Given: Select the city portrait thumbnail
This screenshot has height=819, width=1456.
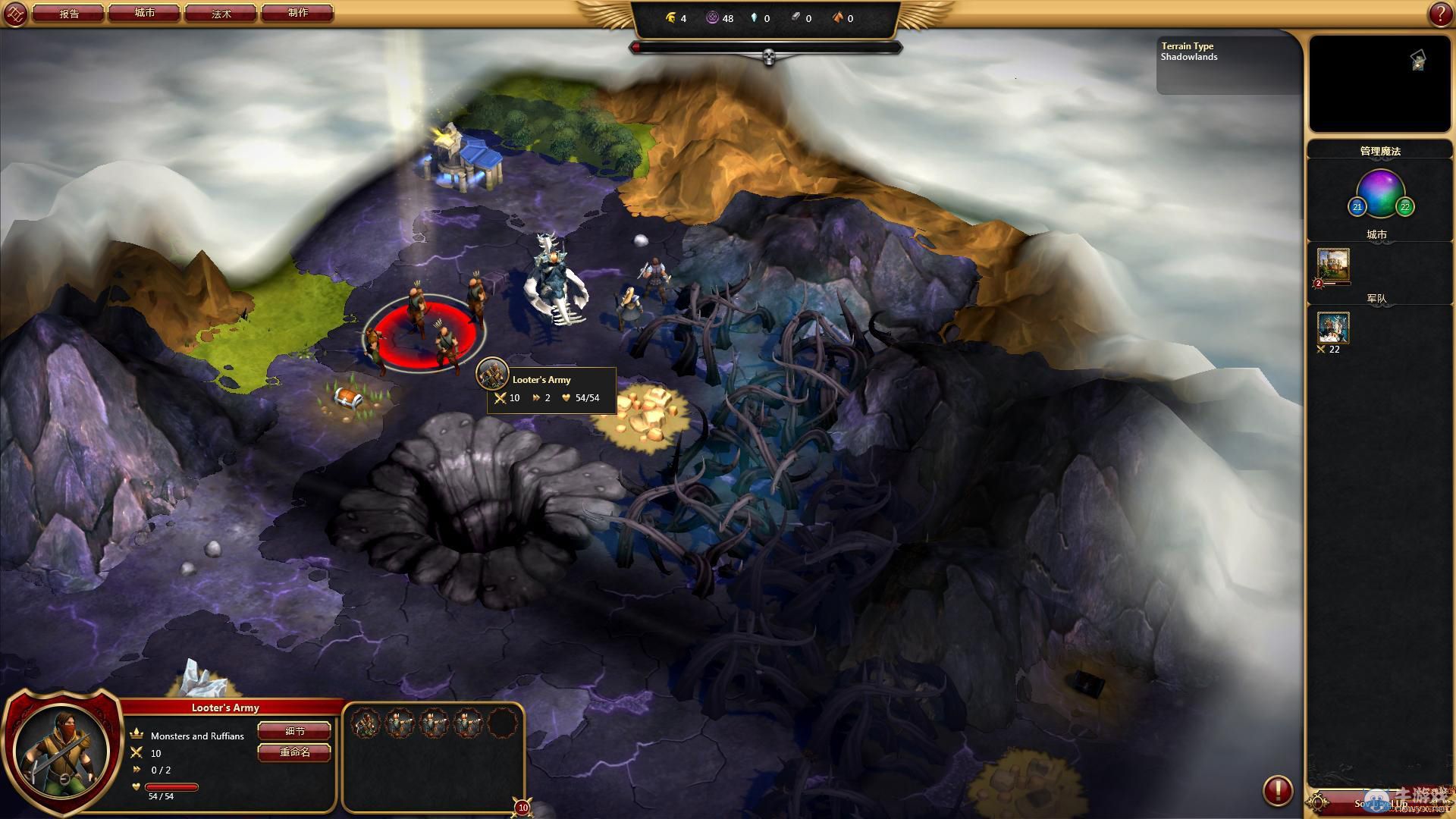Looking at the screenshot, I should pyautogui.click(x=1332, y=265).
